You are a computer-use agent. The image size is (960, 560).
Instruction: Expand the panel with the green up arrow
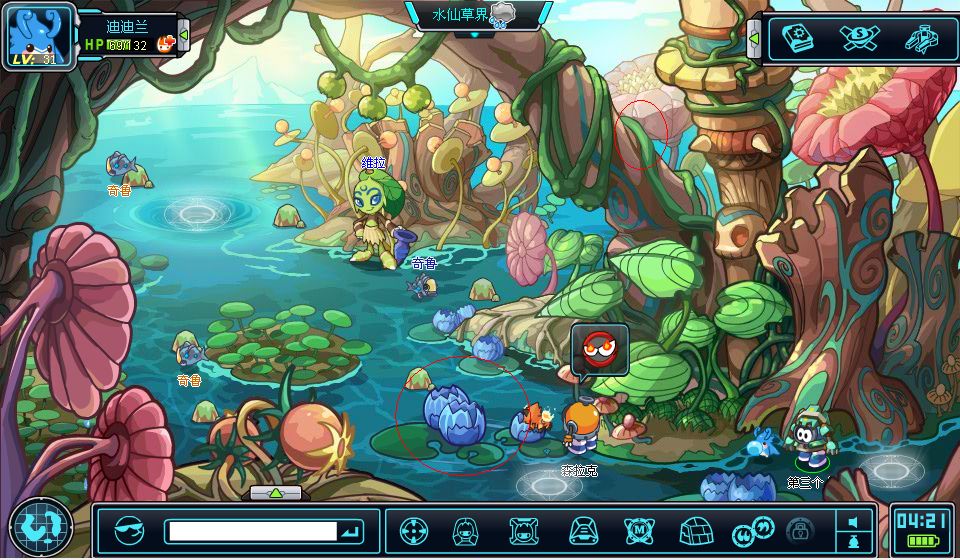[x=276, y=492]
